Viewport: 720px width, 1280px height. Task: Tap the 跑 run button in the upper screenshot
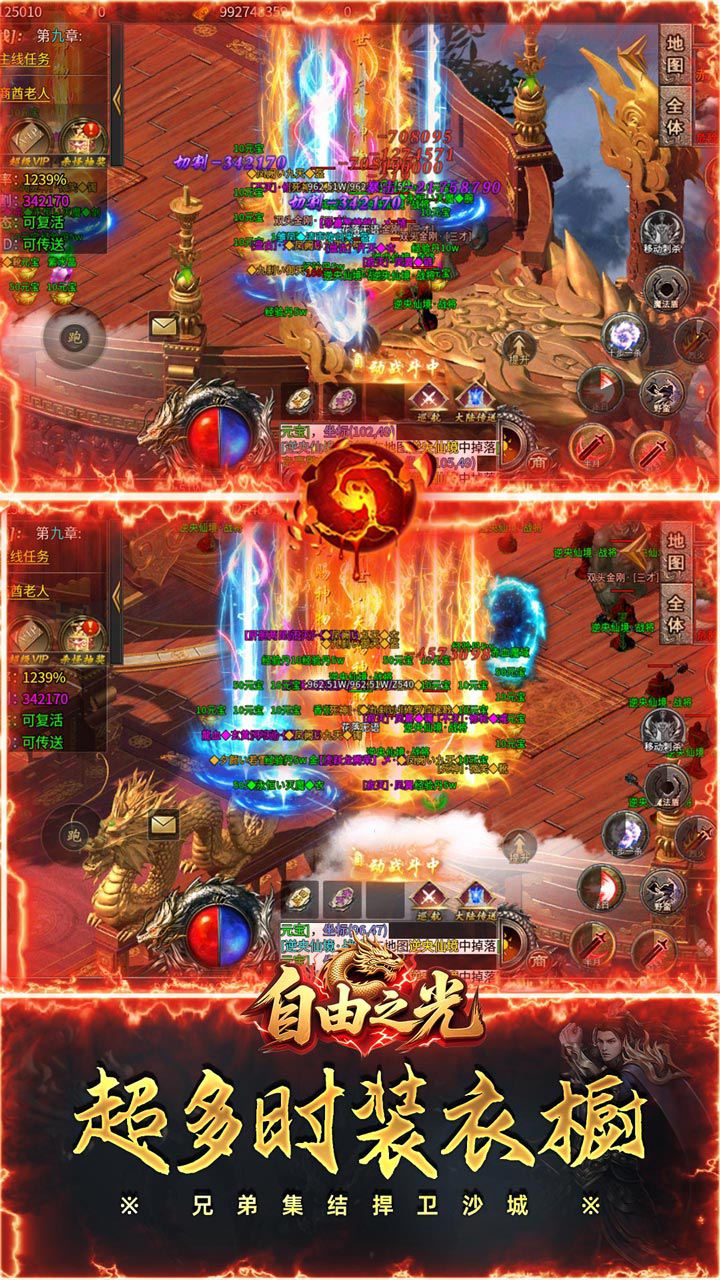click(x=72, y=336)
